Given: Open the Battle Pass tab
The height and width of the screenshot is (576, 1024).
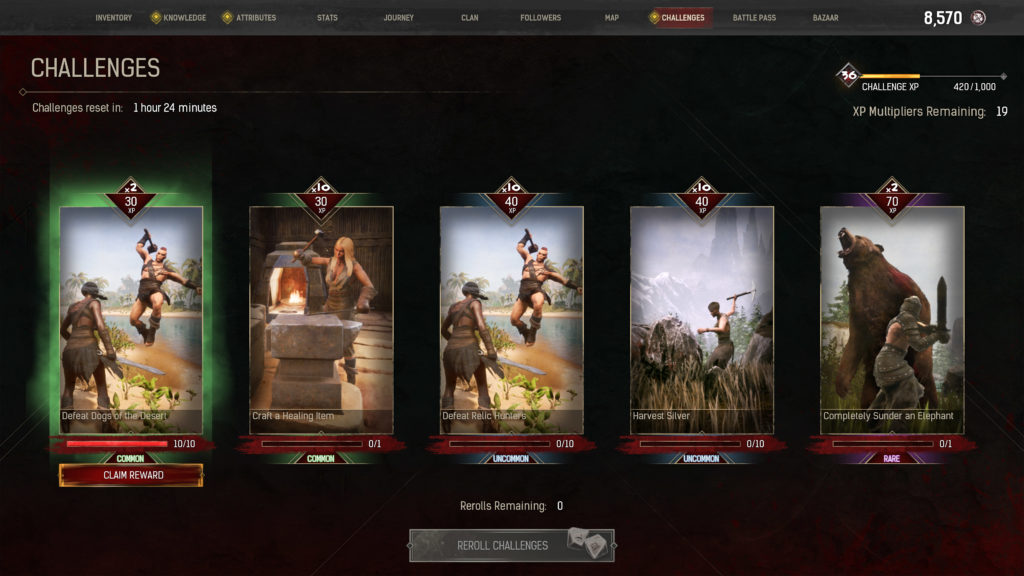Looking at the screenshot, I should coord(754,18).
